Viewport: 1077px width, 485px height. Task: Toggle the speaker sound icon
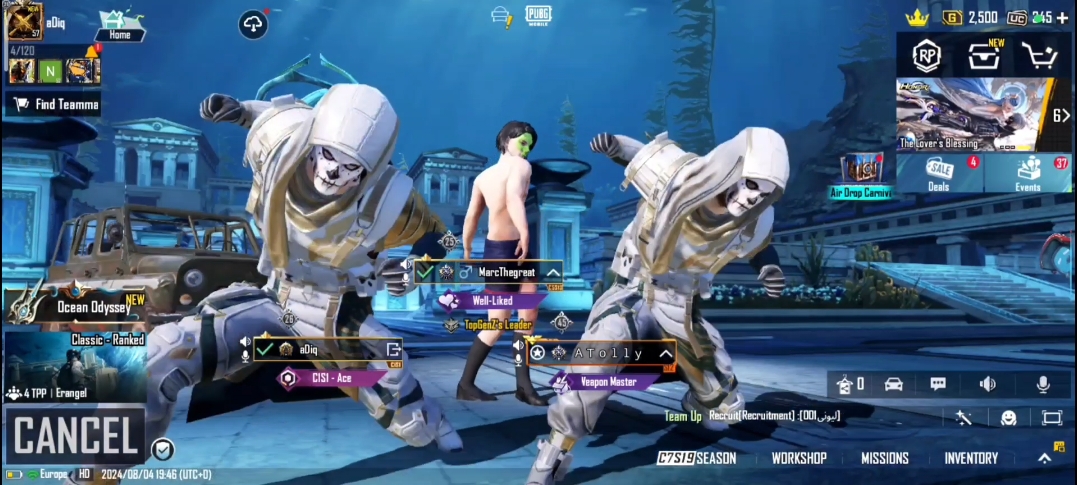coord(988,384)
